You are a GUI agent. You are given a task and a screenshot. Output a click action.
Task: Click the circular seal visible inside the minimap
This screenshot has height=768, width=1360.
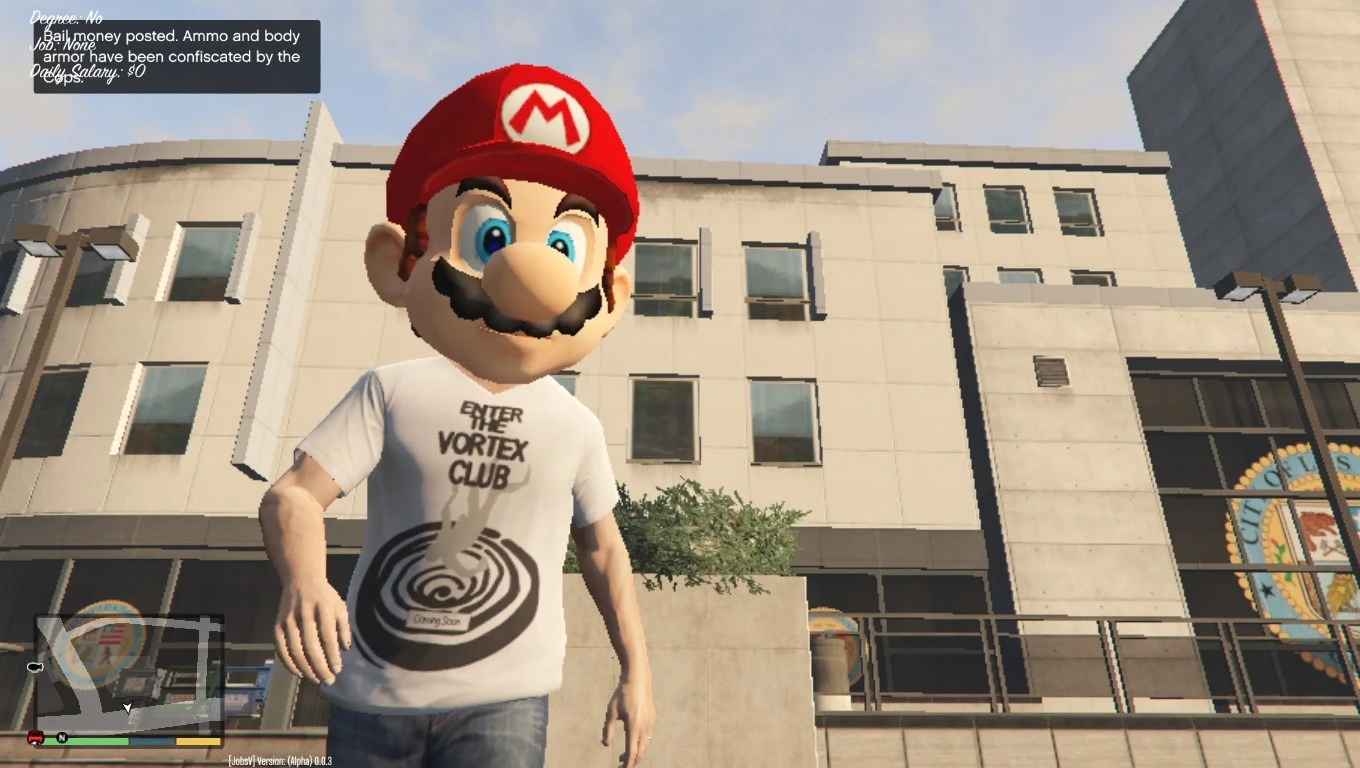[100, 645]
